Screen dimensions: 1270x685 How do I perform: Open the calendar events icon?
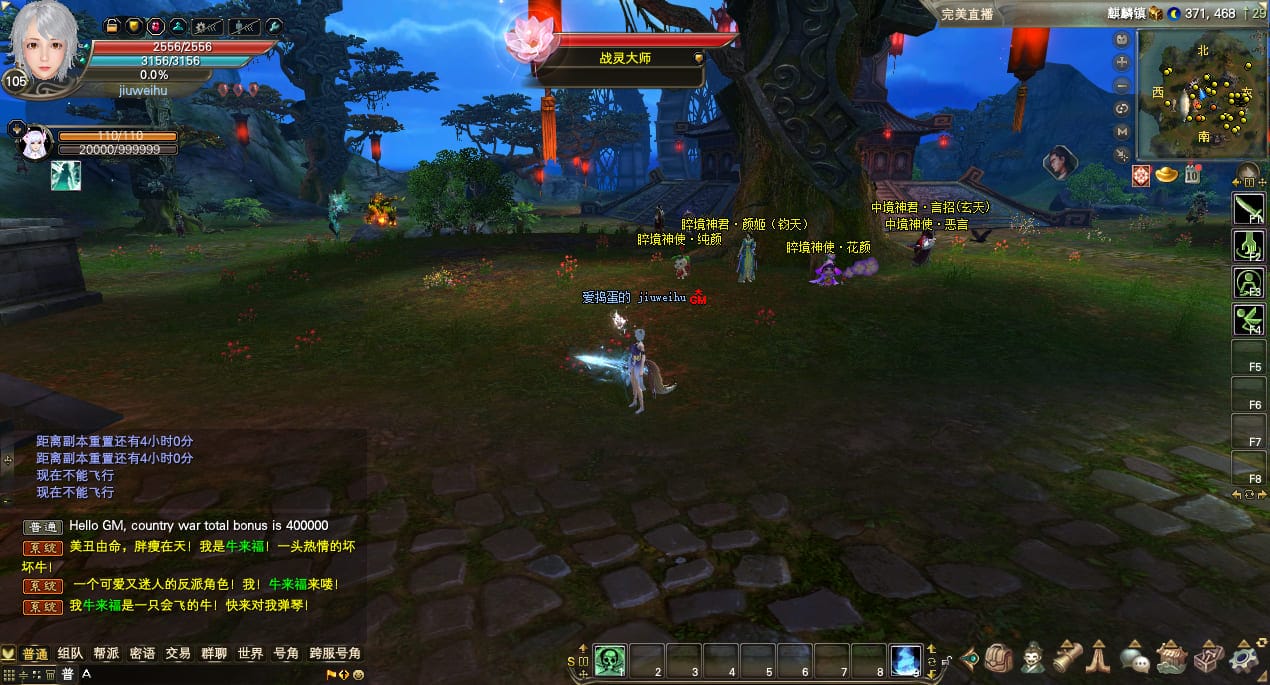[x=1192, y=175]
